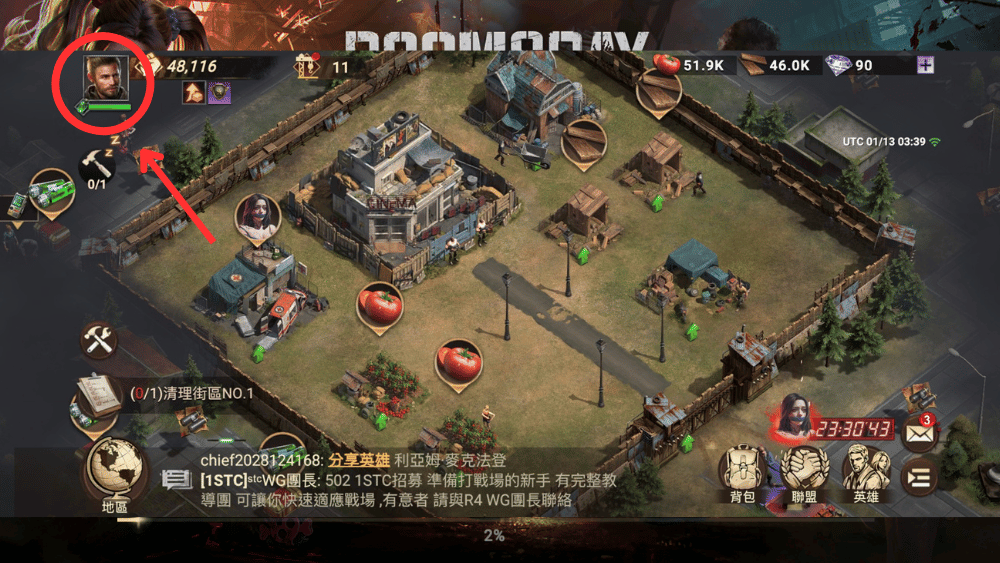
Task: Open the hammer and wrench build menu
Action: click(x=98, y=340)
